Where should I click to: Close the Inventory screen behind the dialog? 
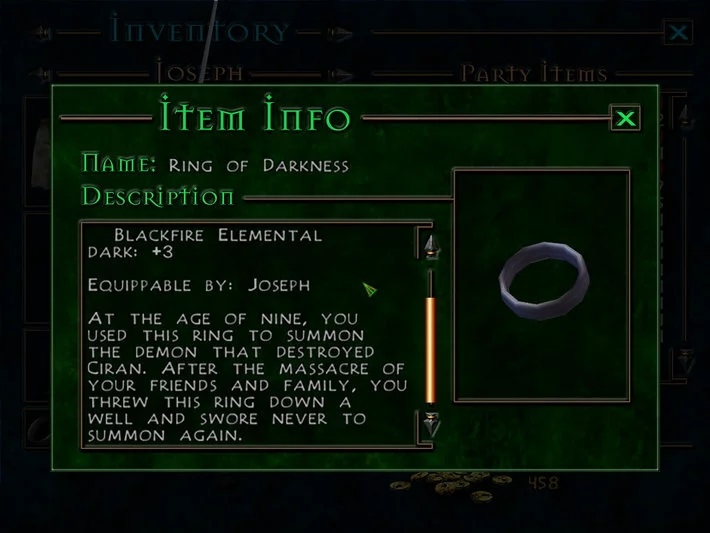pyautogui.click(x=678, y=33)
